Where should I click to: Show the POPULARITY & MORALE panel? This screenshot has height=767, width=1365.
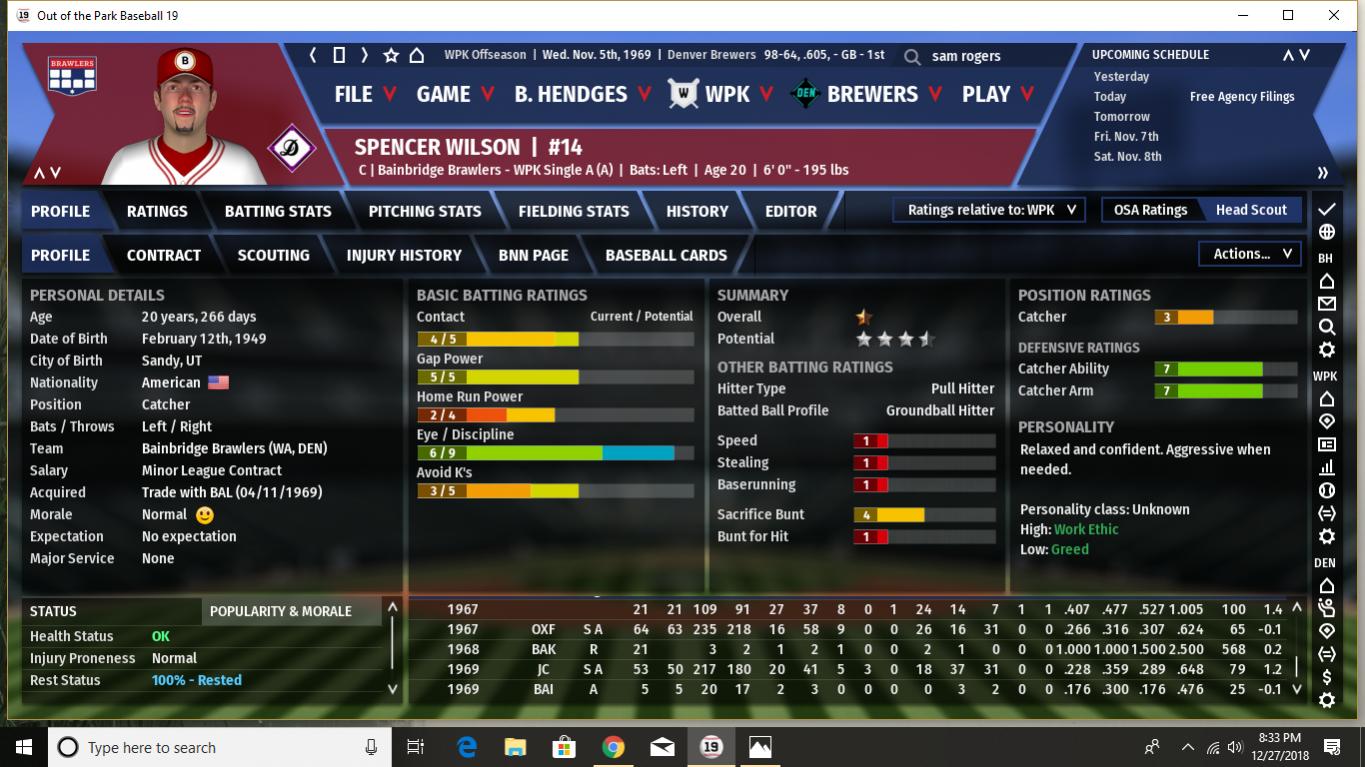pos(280,611)
